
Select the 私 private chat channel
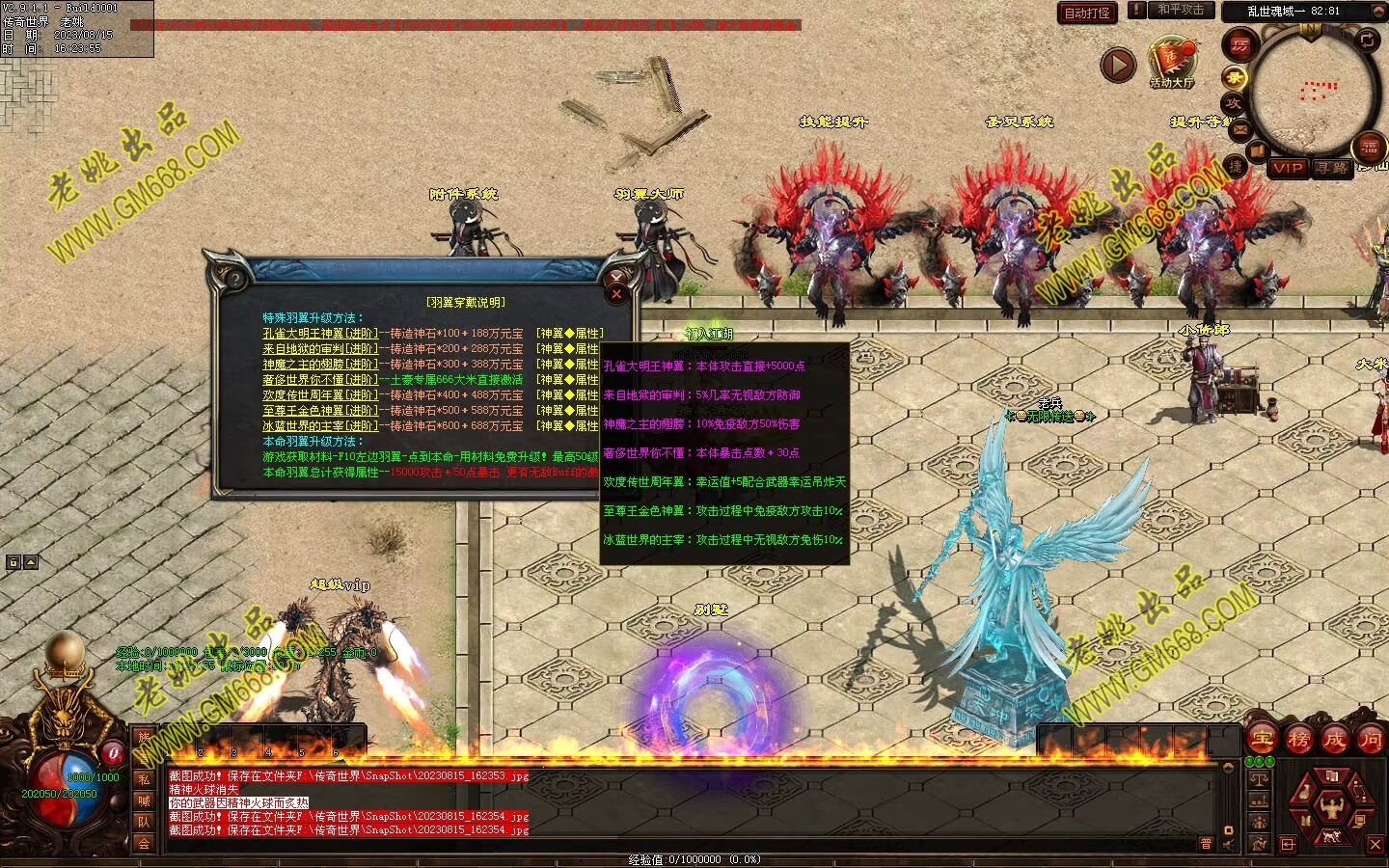click(144, 779)
